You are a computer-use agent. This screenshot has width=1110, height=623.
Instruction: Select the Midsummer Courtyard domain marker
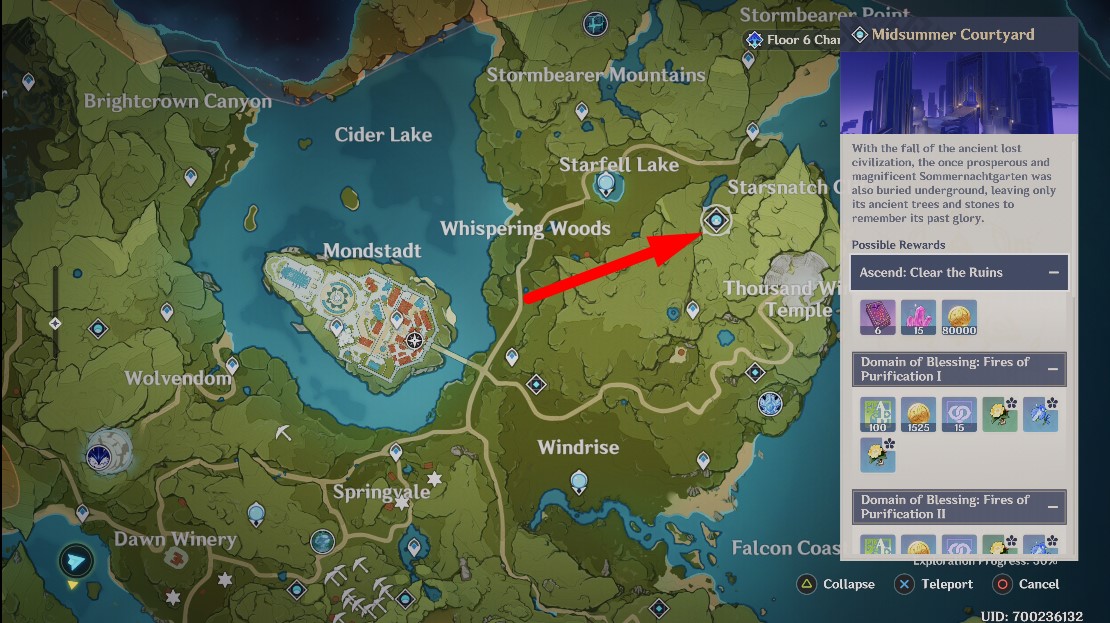[x=716, y=221]
